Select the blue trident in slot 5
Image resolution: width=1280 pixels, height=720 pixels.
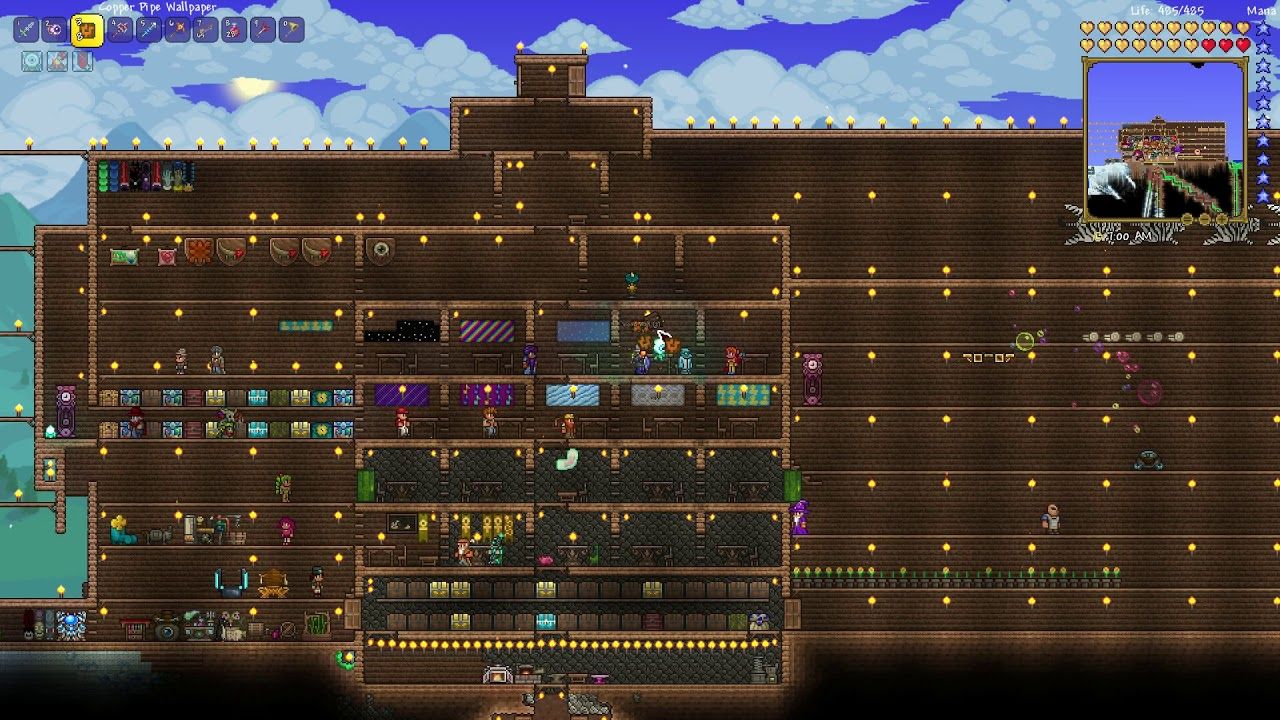point(150,29)
